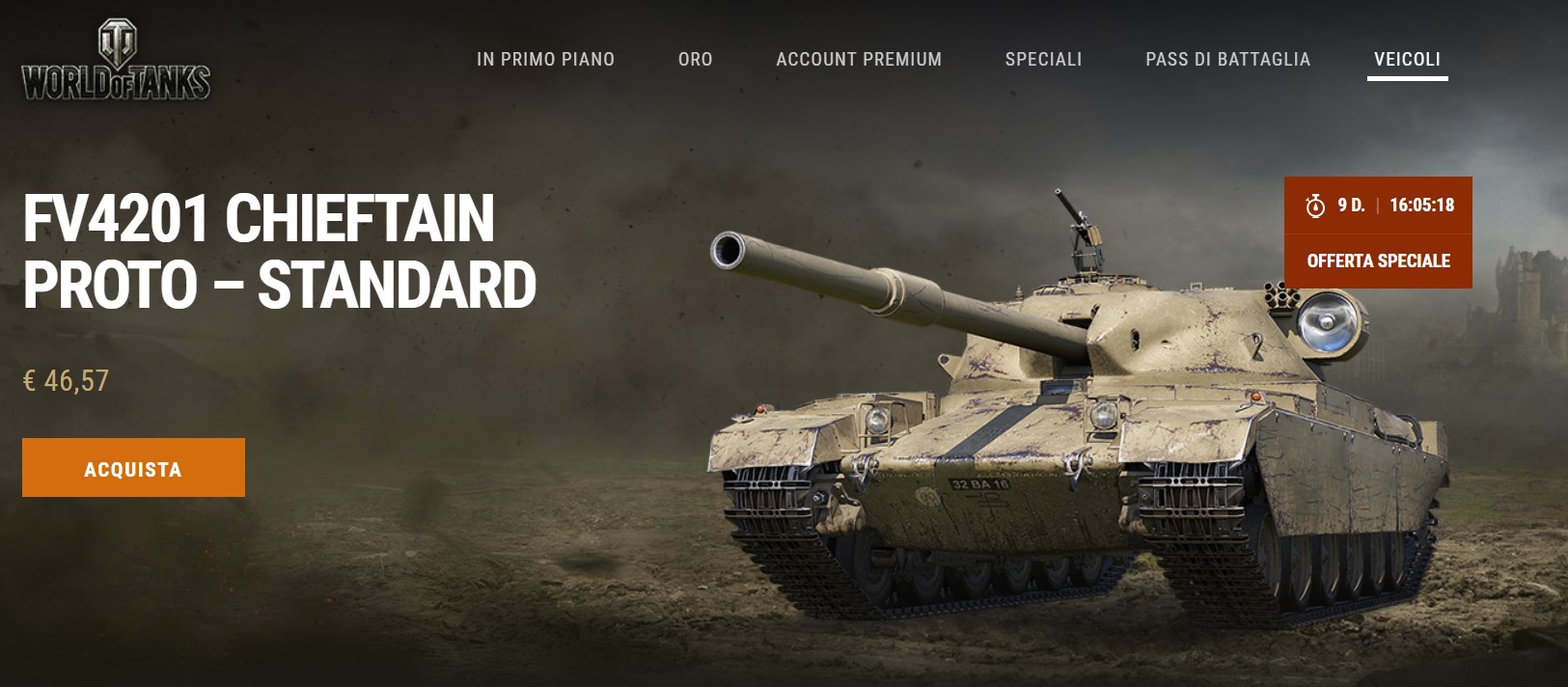This screenshot has width=1568, height=687.
Task: Open the Account Premium section
Action: pyautogui.click(x=859, y=60)
